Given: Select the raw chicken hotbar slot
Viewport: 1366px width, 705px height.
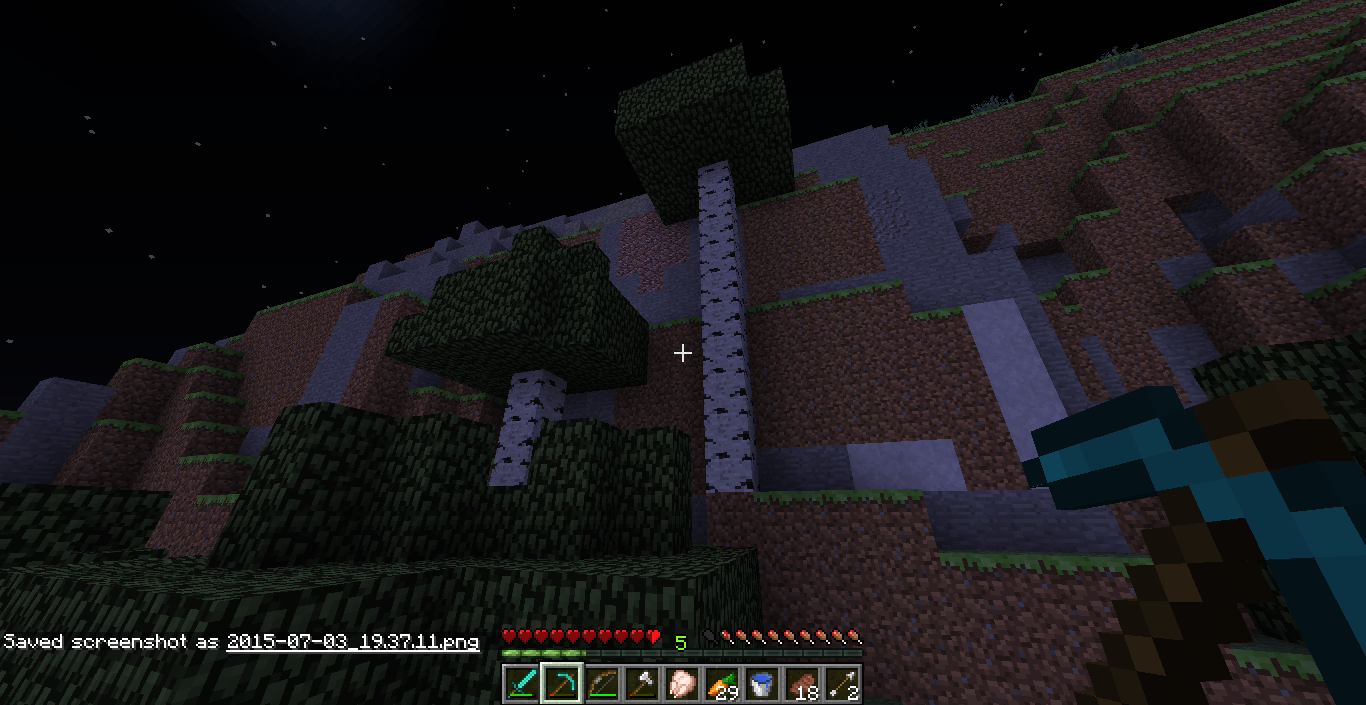Looking at the screenshot, I should tap(681, 684).
